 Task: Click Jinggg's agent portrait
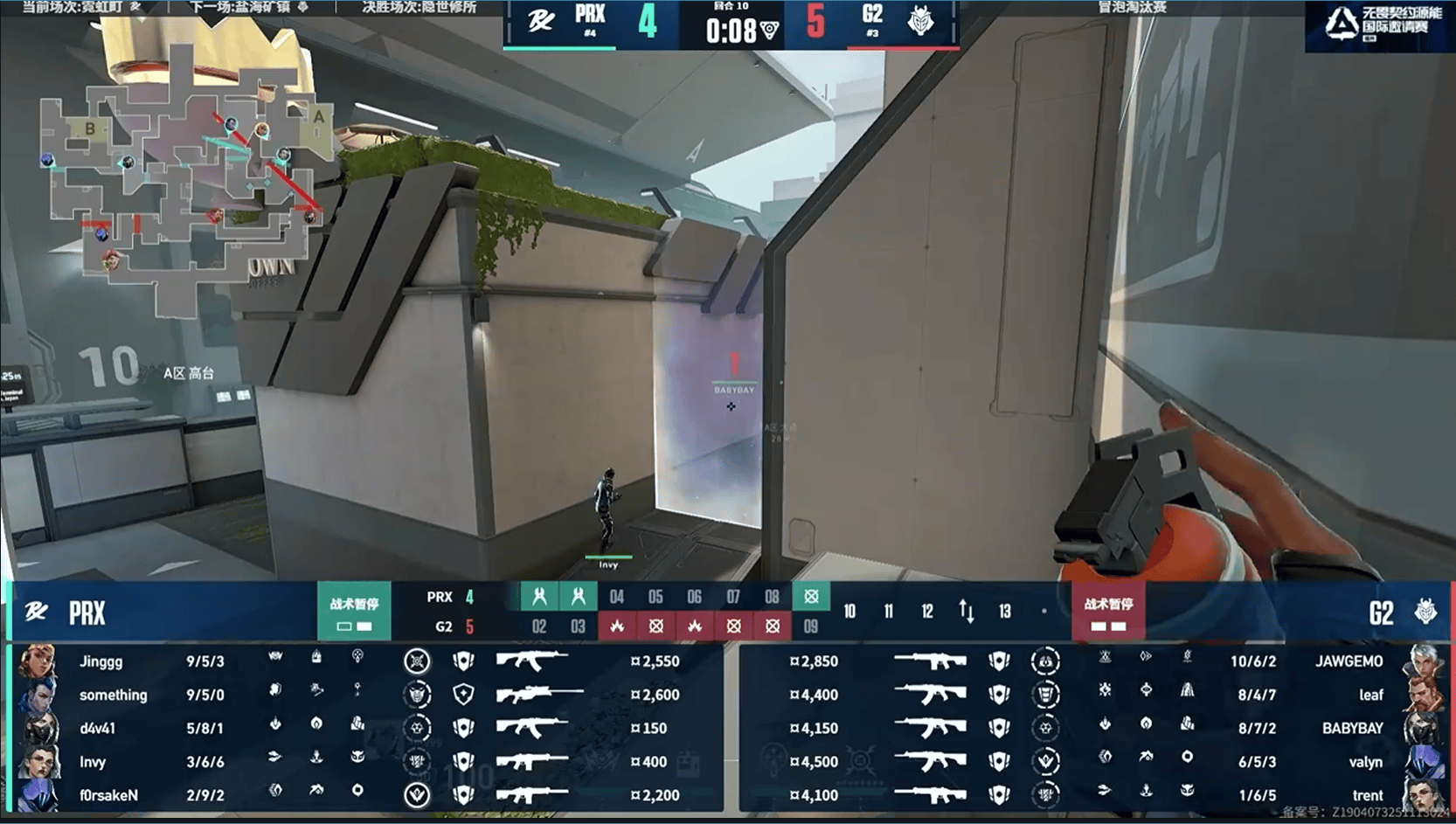coord(38,661)
